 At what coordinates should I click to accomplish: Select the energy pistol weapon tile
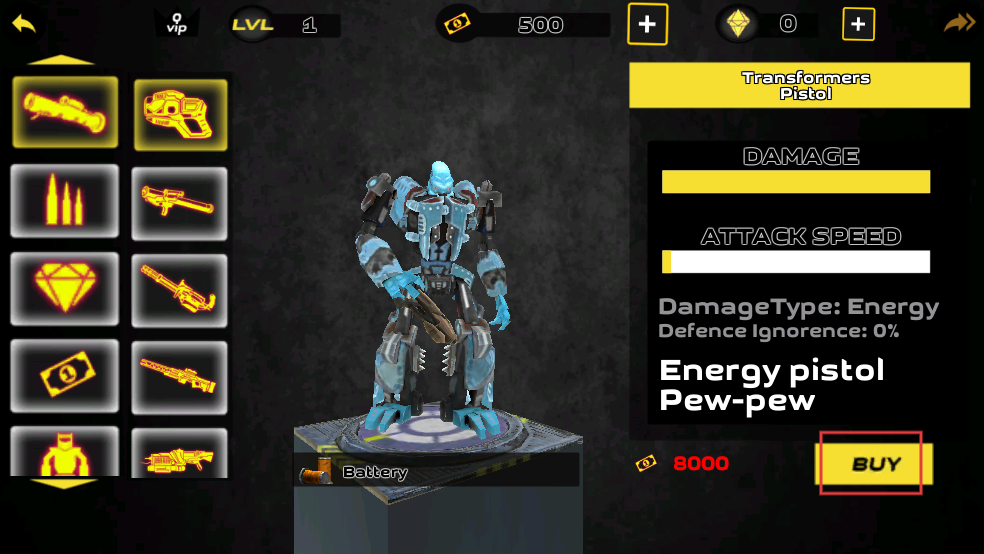(180, 115)
